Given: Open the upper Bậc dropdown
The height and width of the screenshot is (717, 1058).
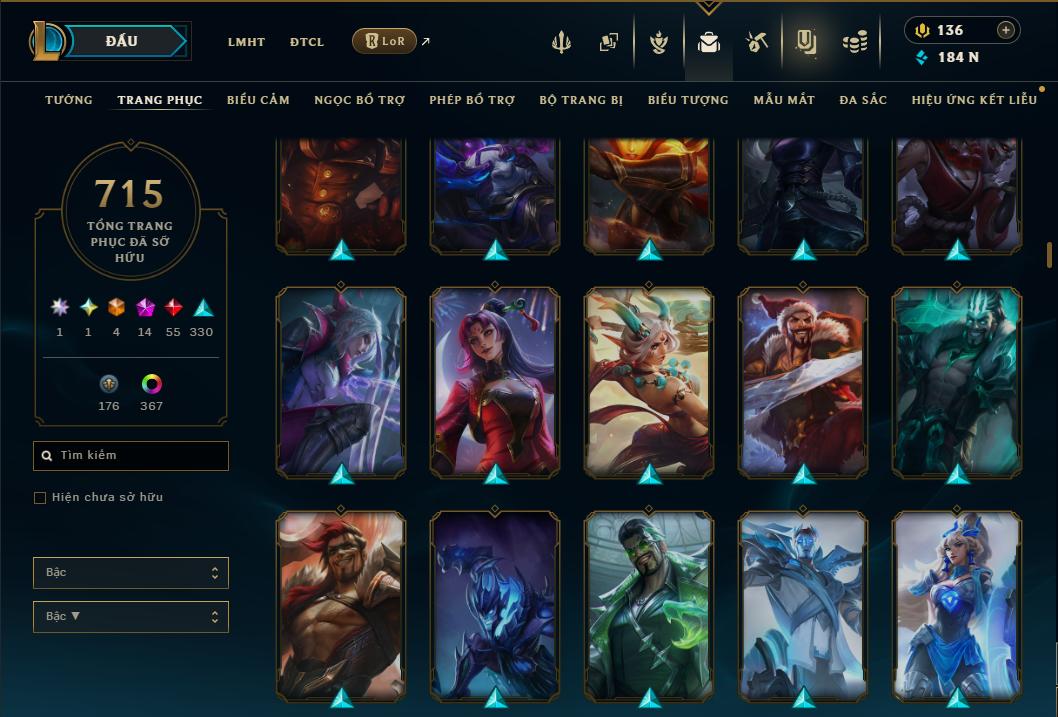Looking at the screenshot, I should [x=131, y=573].
